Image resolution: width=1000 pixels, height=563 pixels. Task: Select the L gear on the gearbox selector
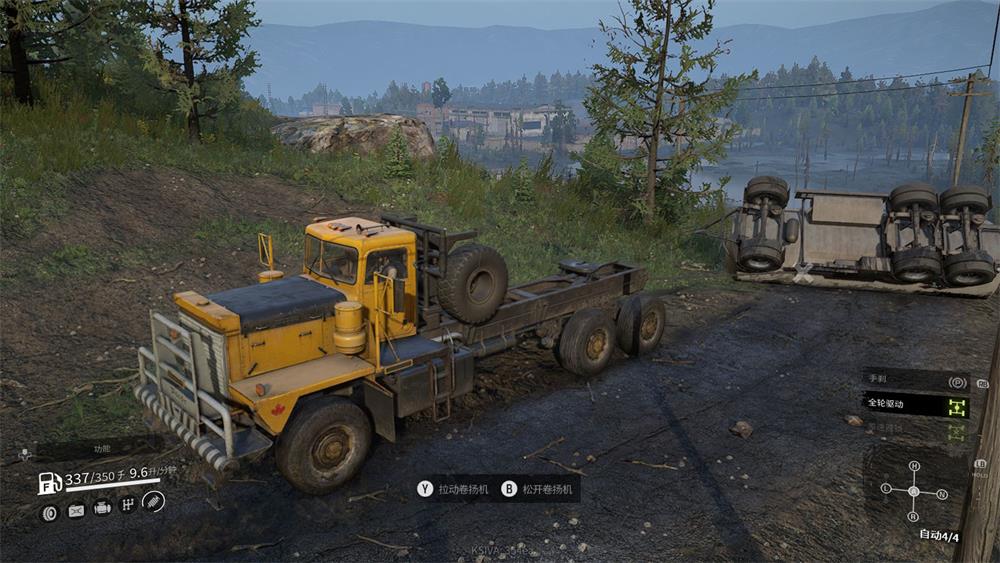886,488
